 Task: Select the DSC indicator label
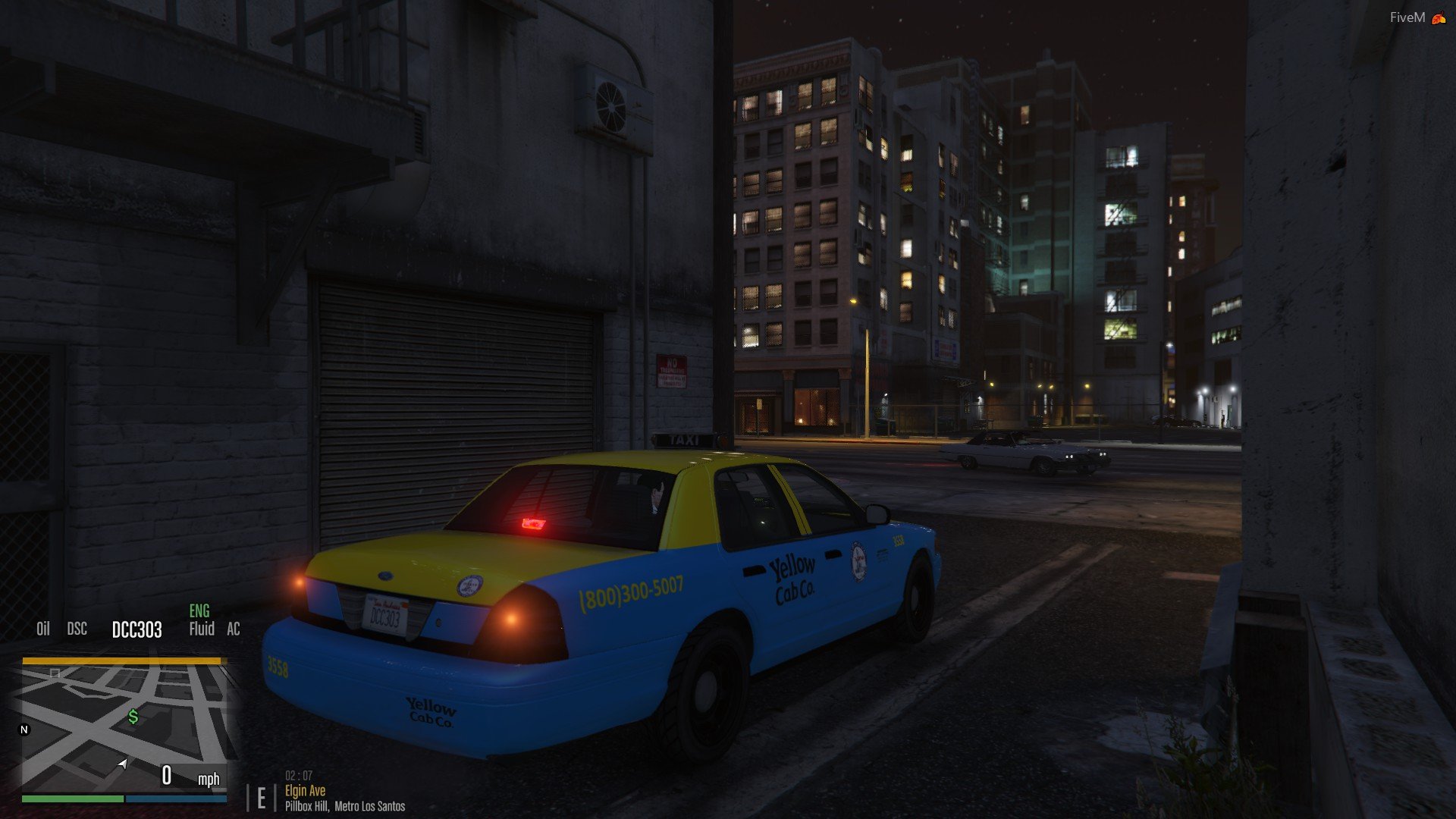(77, 629)
